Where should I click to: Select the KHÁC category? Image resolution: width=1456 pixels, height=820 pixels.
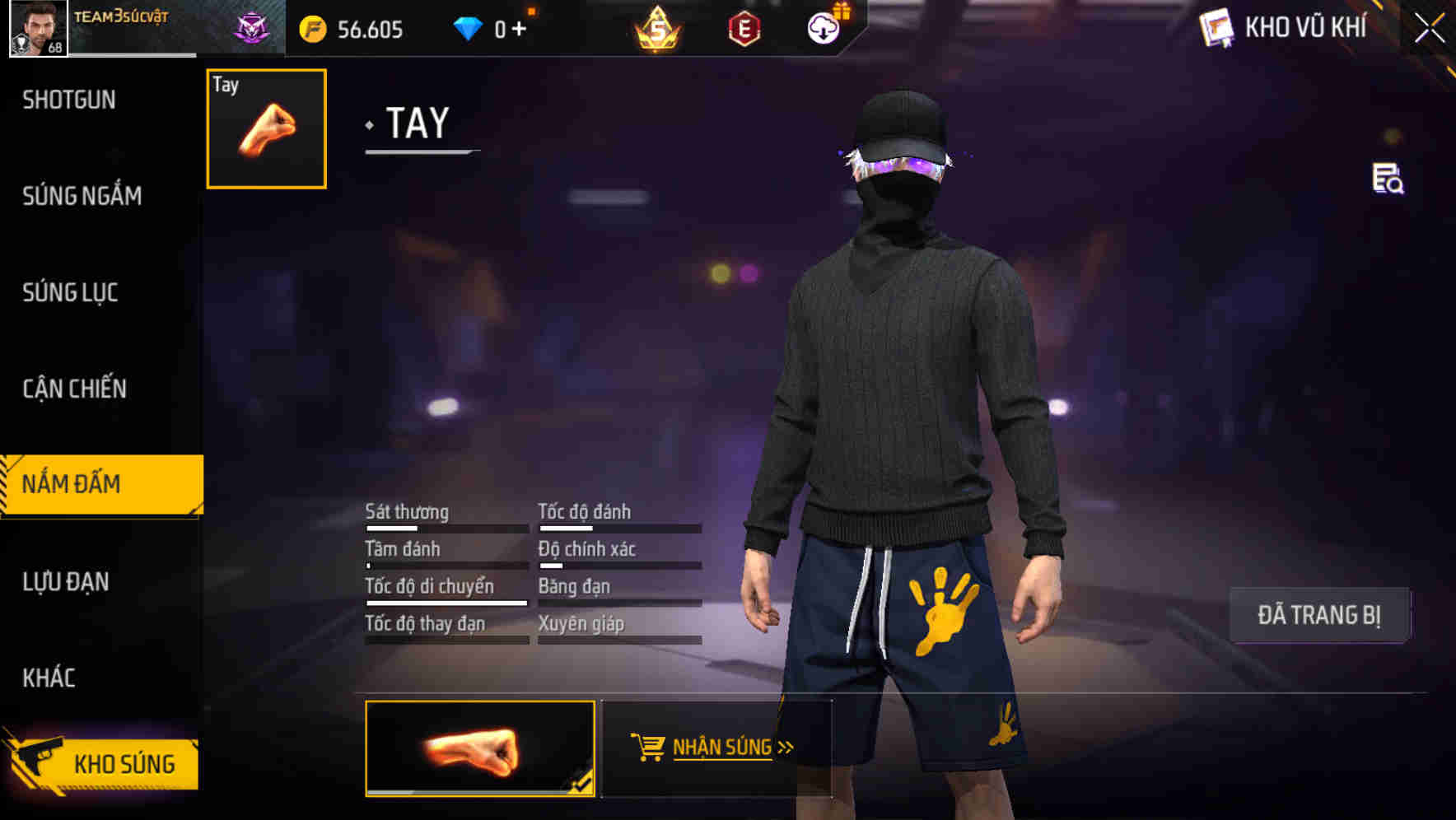click(49, 678)
